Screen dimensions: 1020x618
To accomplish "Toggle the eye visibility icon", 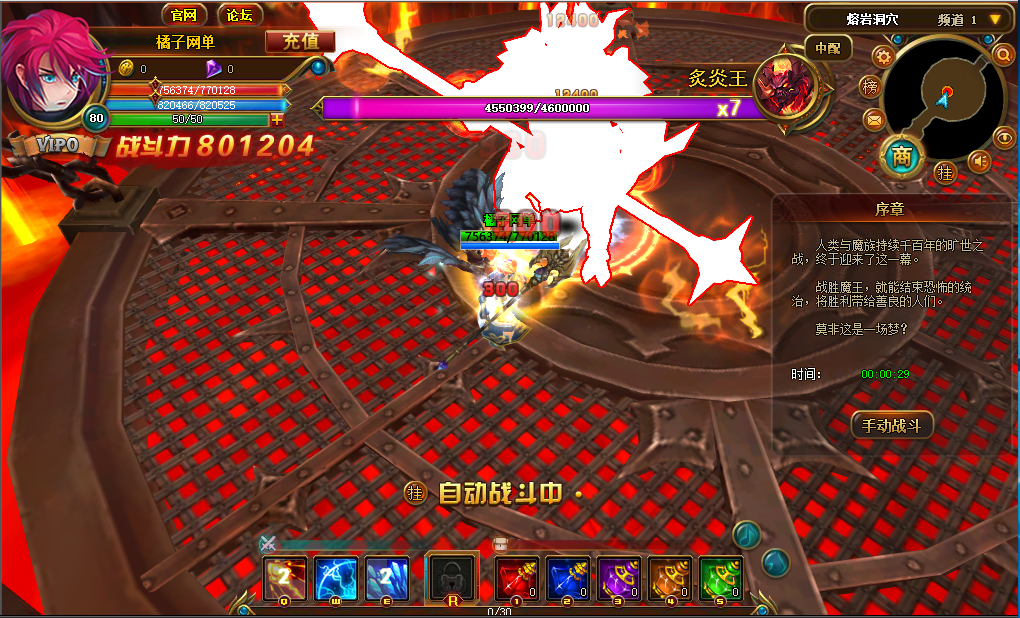I will [x=1003, y=138].
